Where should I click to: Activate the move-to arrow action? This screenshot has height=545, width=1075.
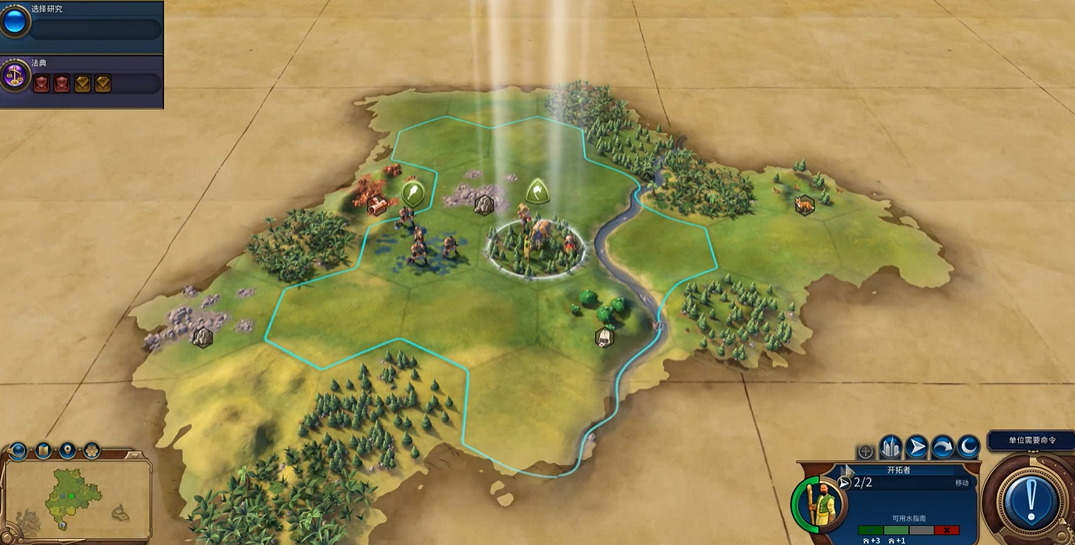tap(917, 447)
